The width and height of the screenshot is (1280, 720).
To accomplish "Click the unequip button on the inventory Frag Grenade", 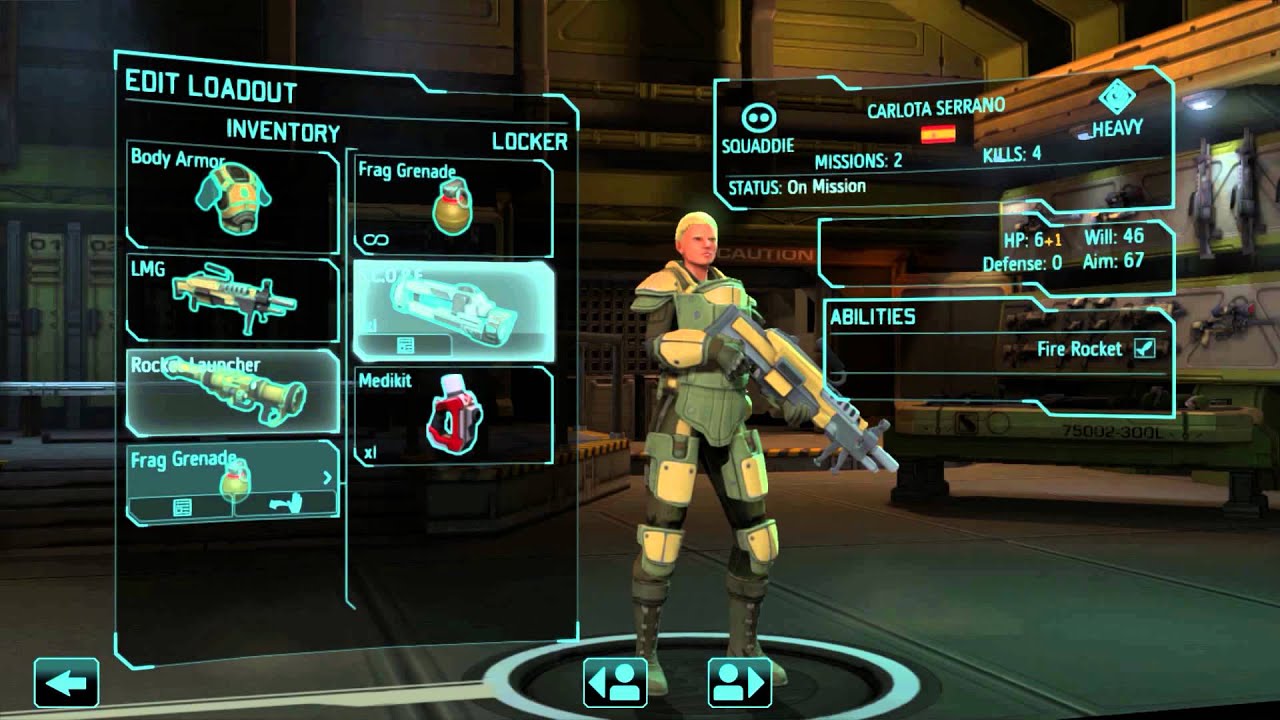I will [x=285, y=506].
